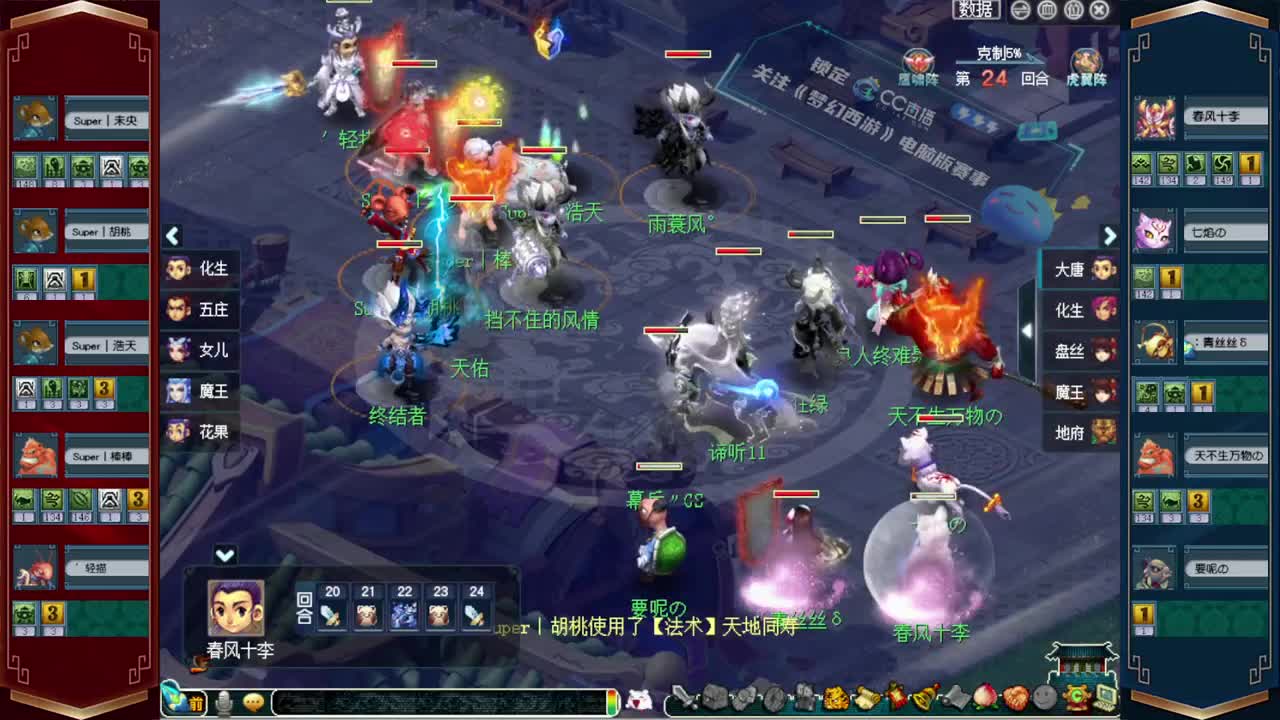Switch to the 大唐 tab in right menu
The height and width of the screenshot is (720, 1280).
click(1079, 270)
